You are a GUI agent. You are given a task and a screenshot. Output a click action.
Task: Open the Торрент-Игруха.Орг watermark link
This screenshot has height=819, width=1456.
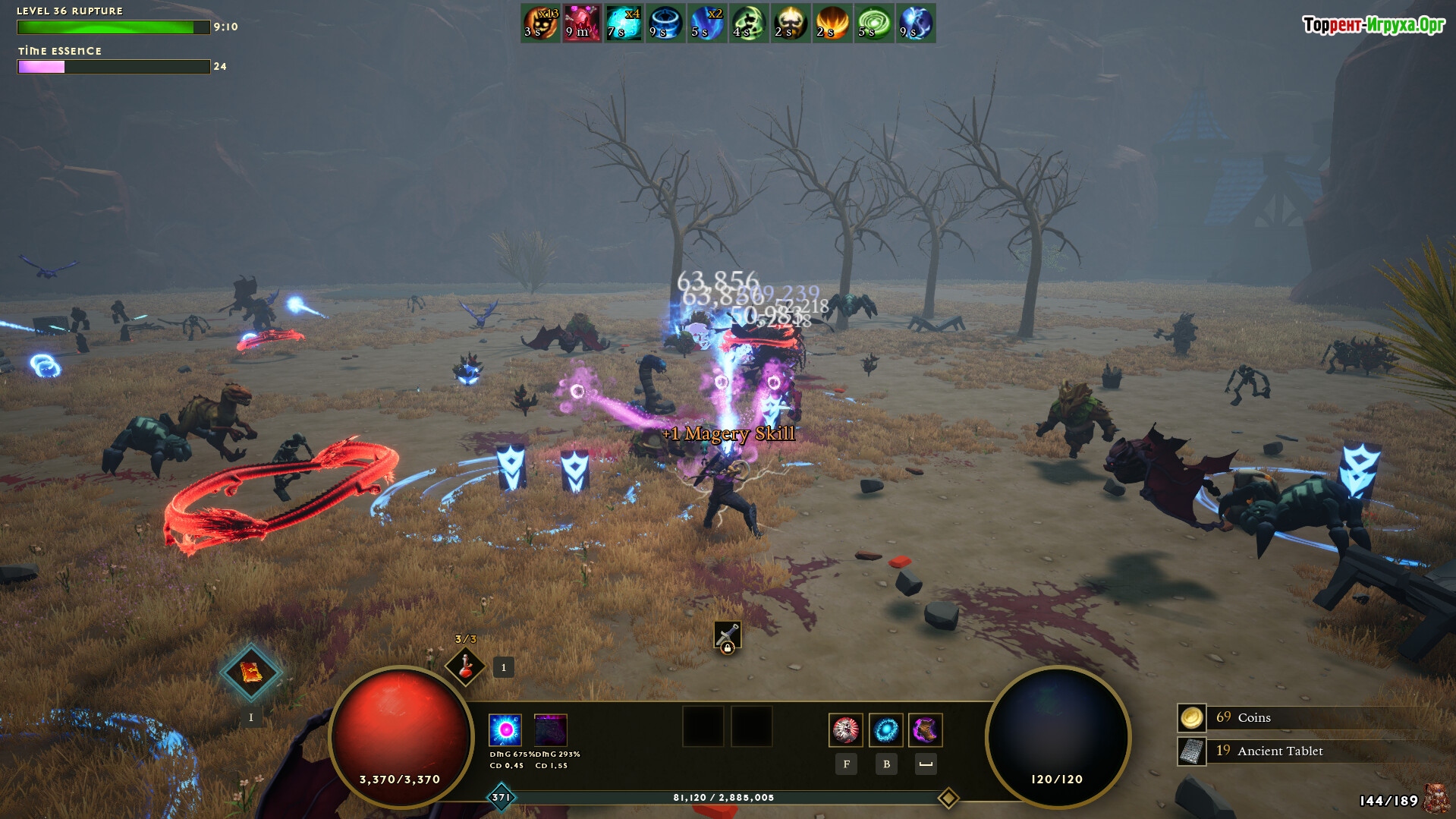[x=1373, y=25]
